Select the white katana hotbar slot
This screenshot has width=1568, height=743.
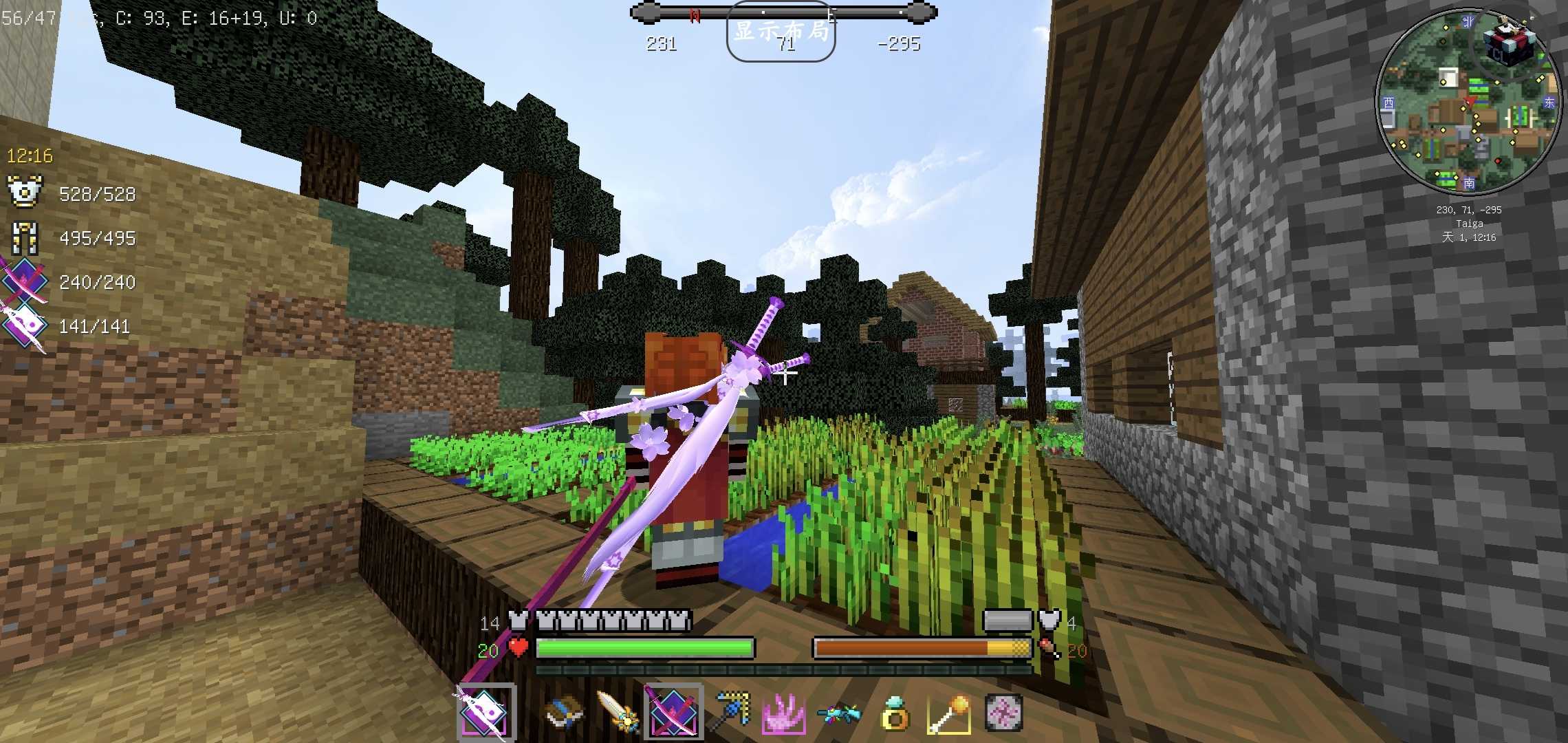click(x=485, y=713)
